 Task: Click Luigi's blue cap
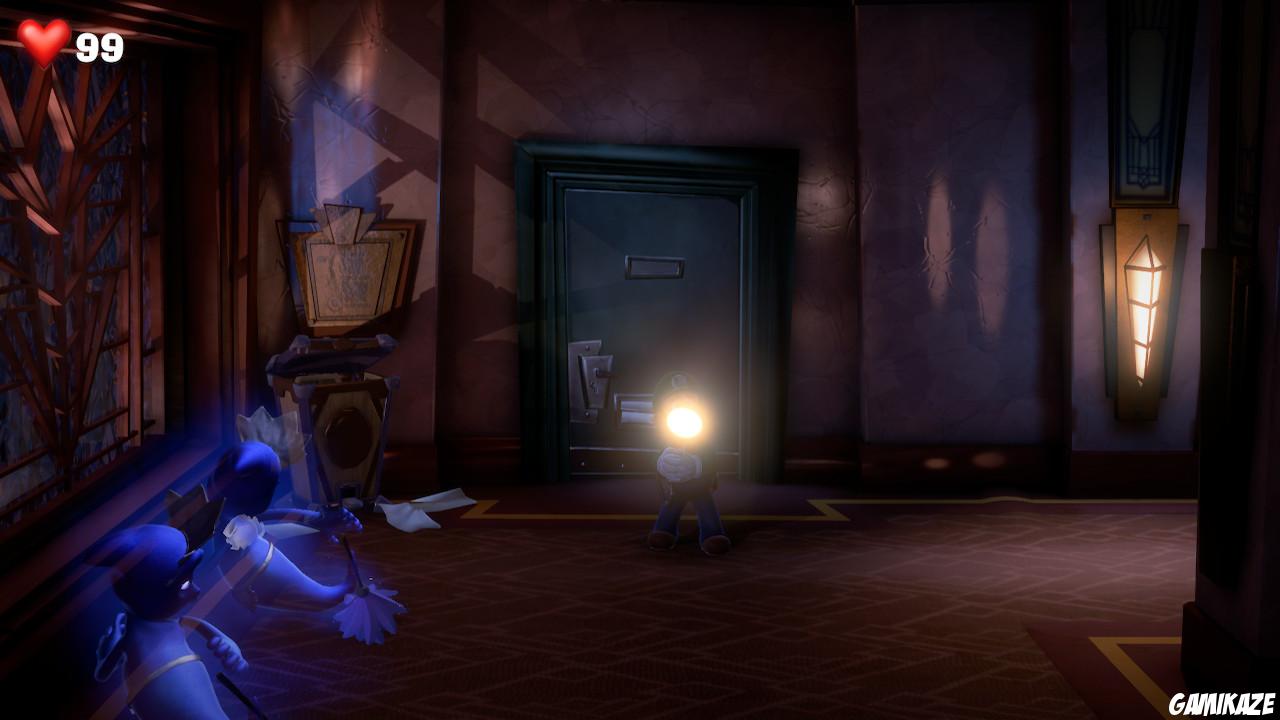[x=677, y=376]
